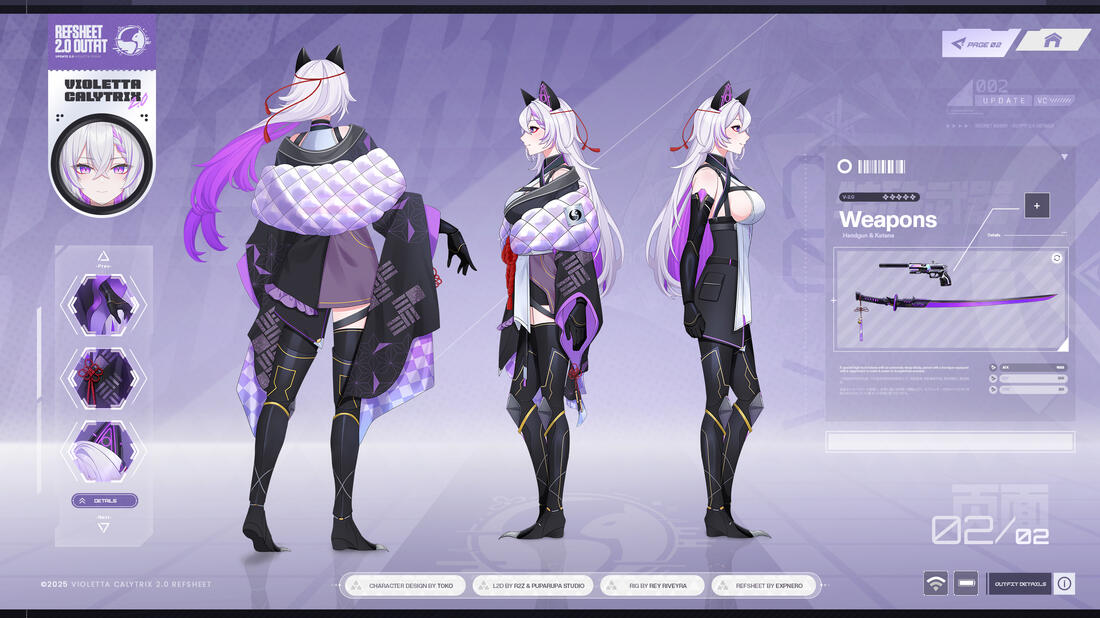Expand the plus button beside Weapons

coord(1037,206)
